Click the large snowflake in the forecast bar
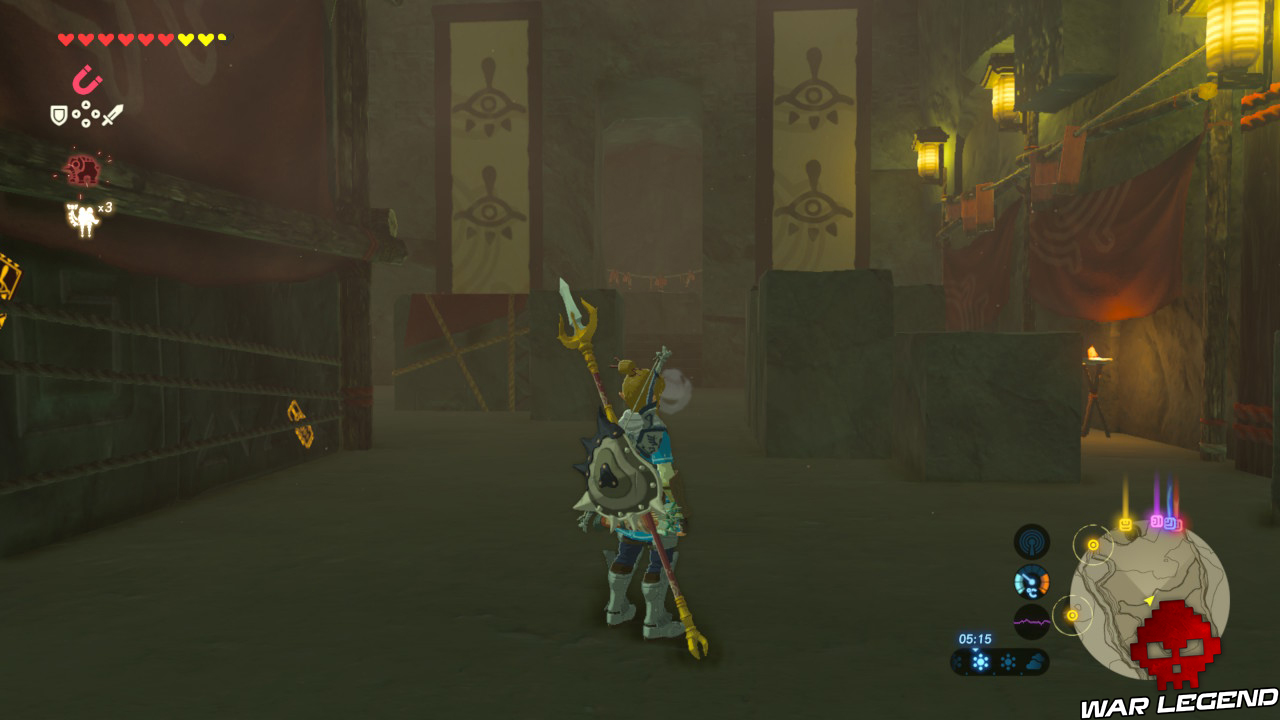The image size is (1280, 720). [x=980, y=662]
